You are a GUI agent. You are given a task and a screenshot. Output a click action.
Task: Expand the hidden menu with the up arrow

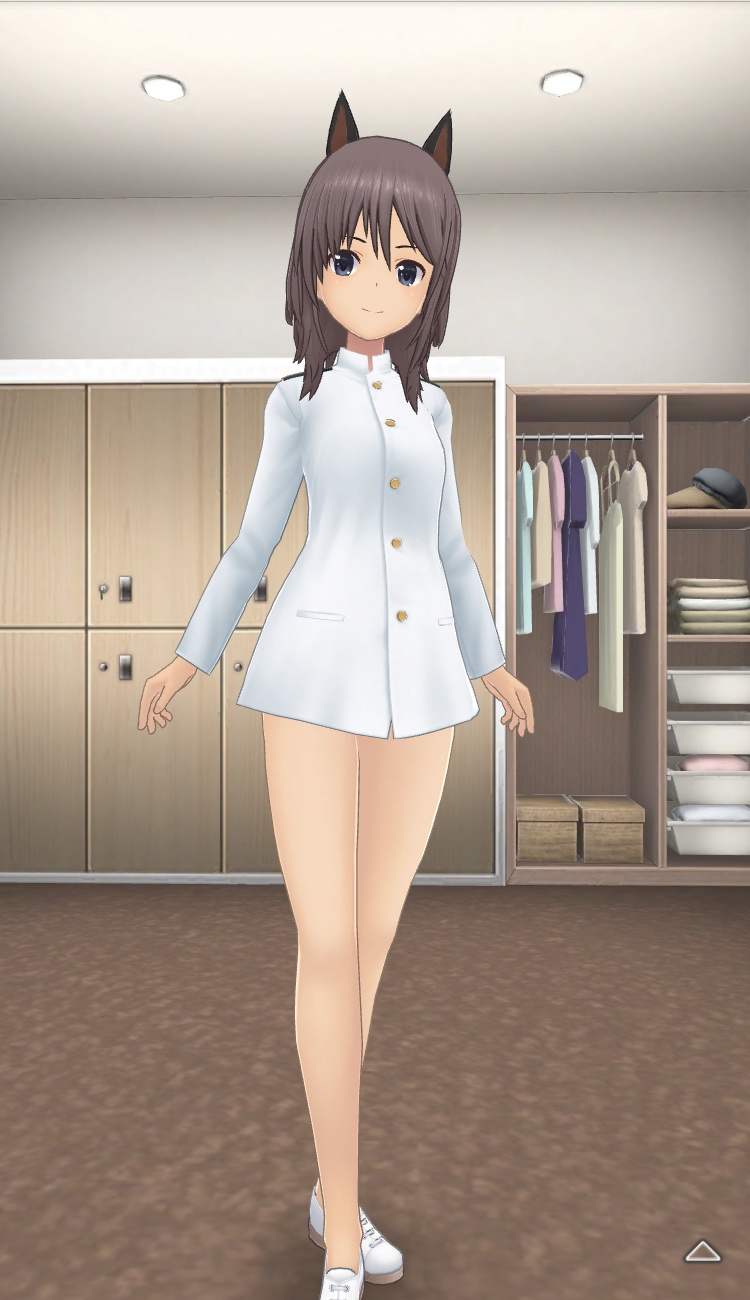702,1250
